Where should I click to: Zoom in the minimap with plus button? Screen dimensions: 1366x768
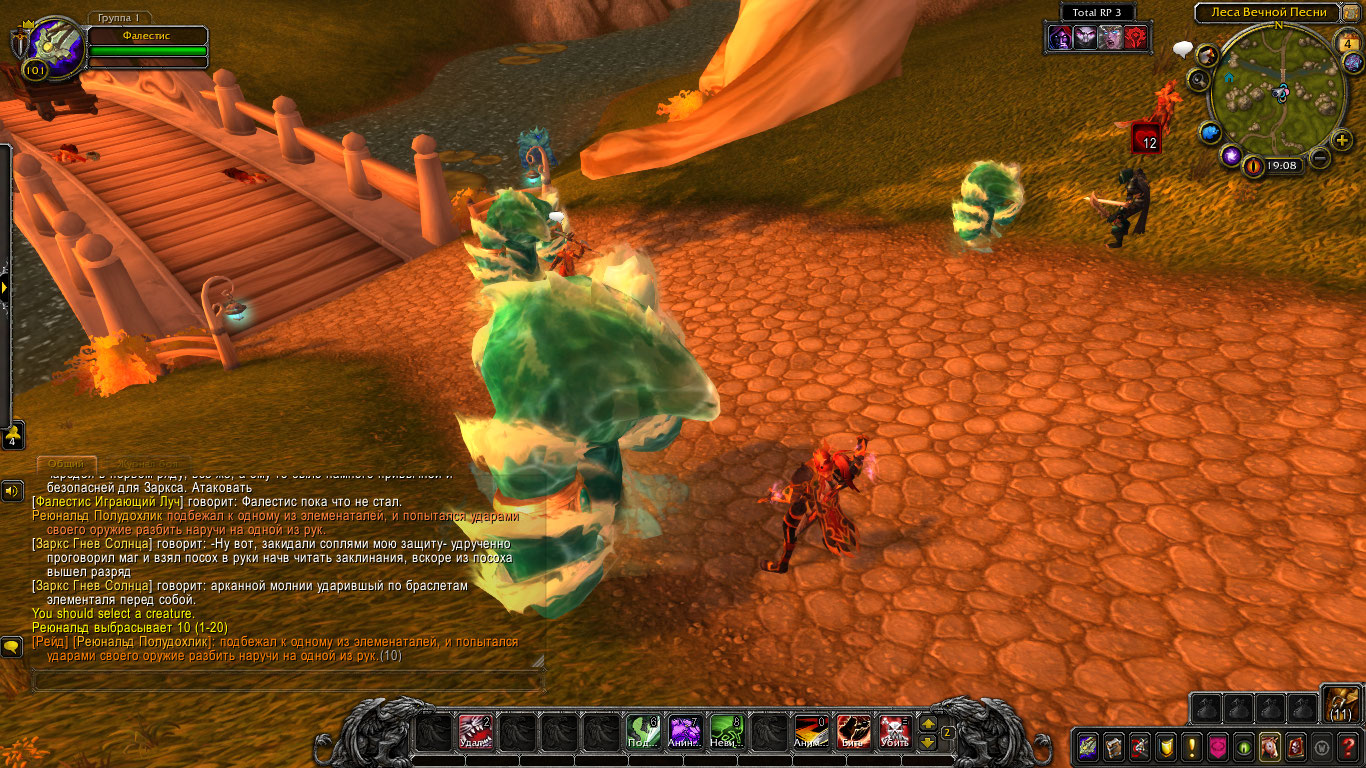click(1342, 139)
